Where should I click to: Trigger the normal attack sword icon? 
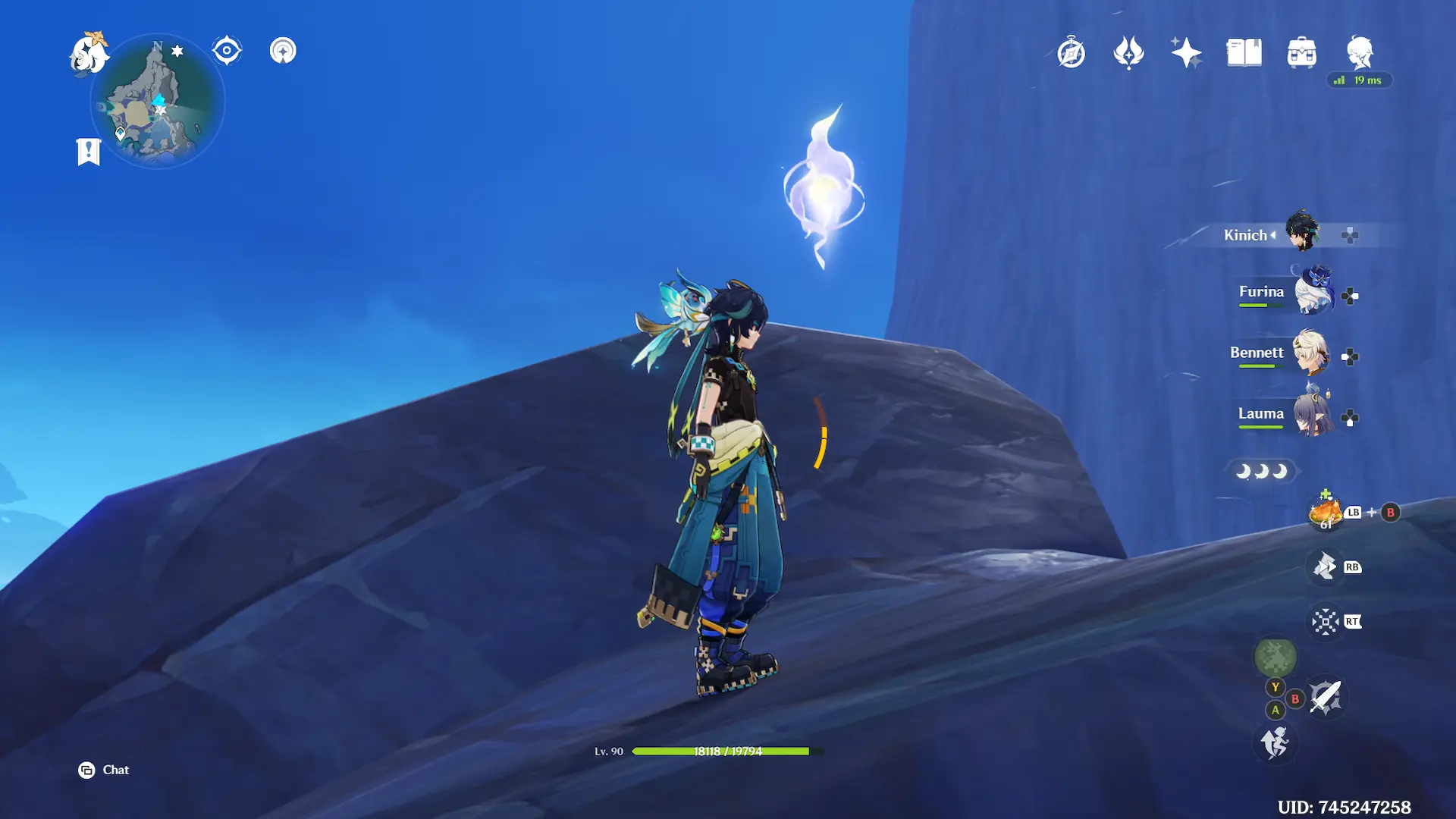click(1326, 696)
